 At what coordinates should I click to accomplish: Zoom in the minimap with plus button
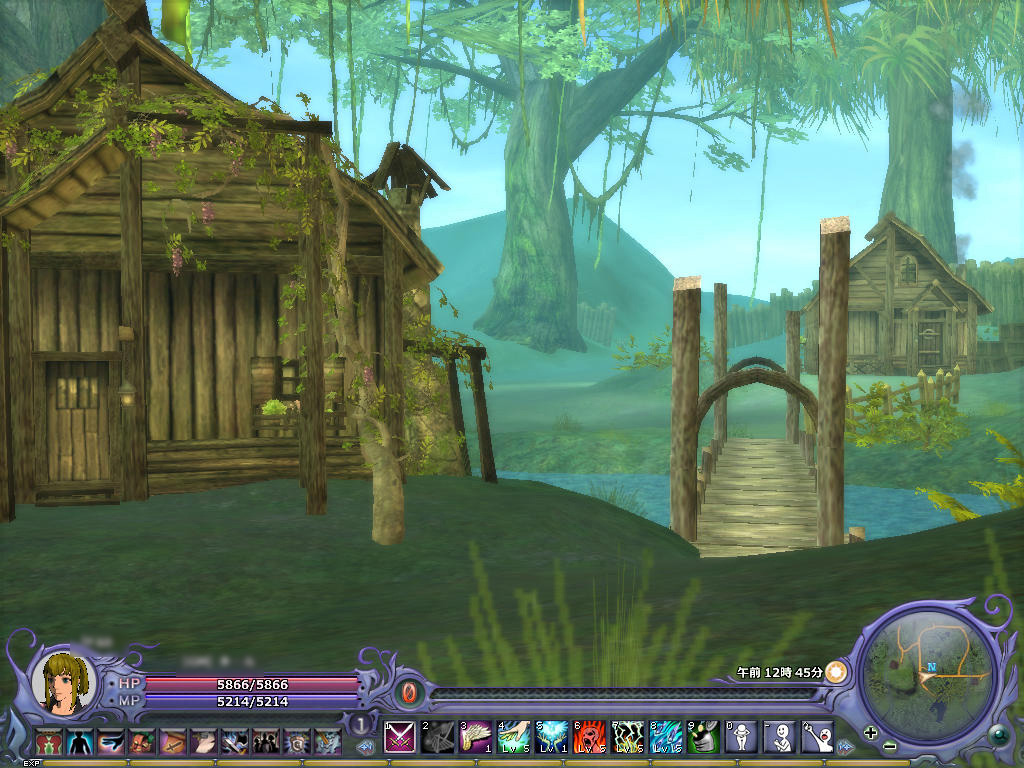(x=871, y=733)
